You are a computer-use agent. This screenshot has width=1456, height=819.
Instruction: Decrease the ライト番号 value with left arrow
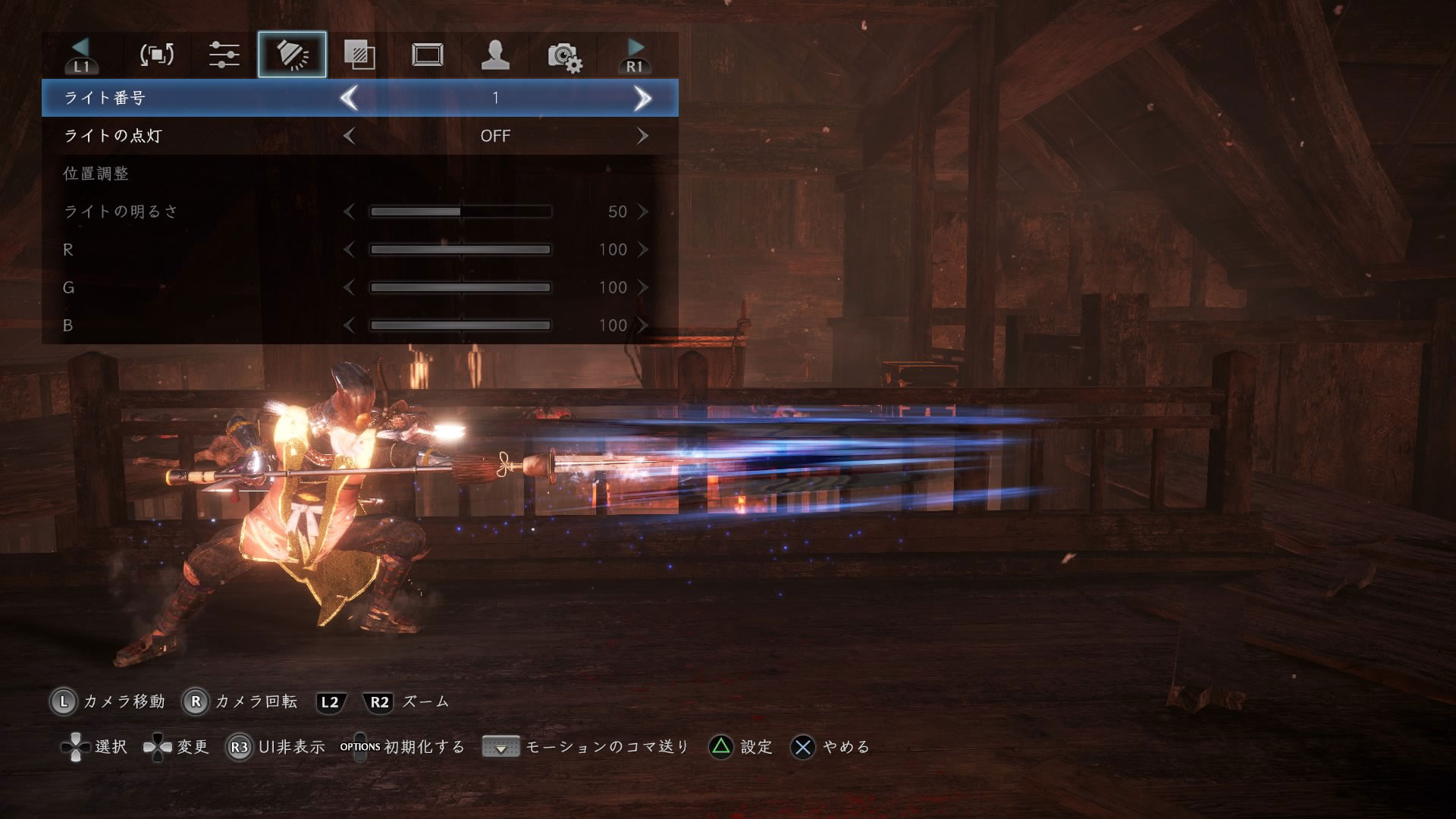[349, 98]
